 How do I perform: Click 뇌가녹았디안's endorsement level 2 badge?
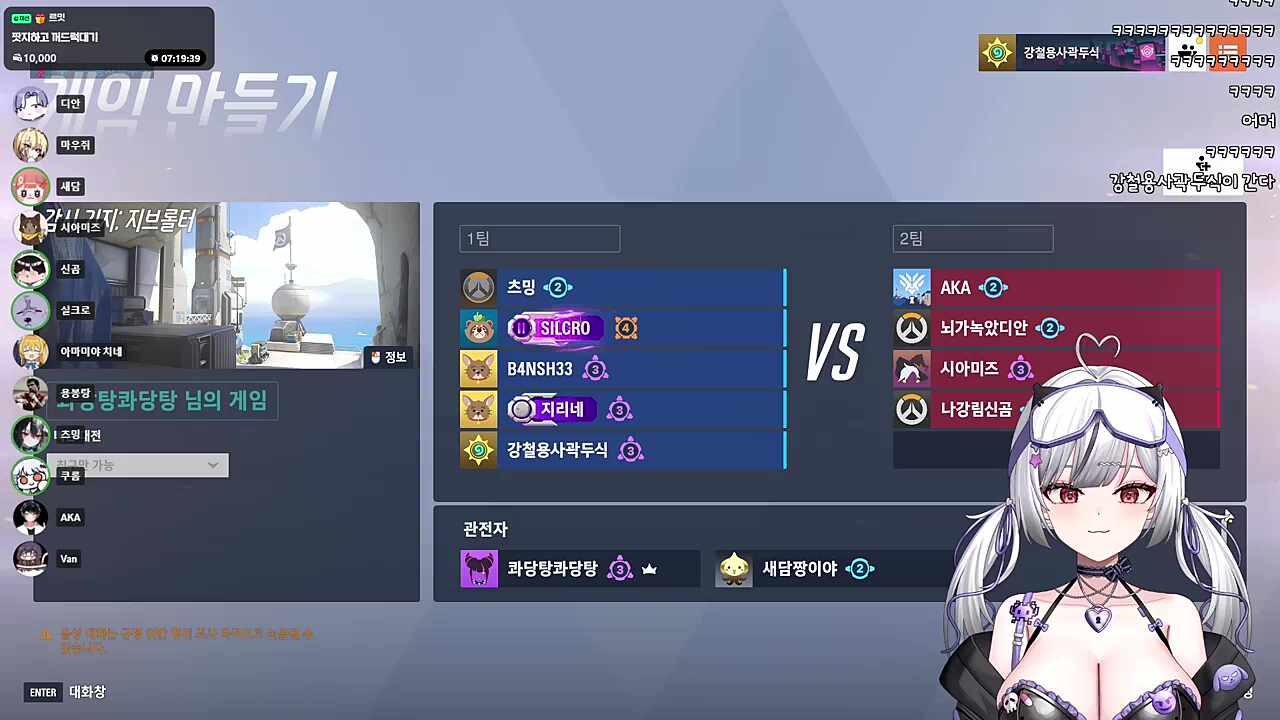(1050, 328)
